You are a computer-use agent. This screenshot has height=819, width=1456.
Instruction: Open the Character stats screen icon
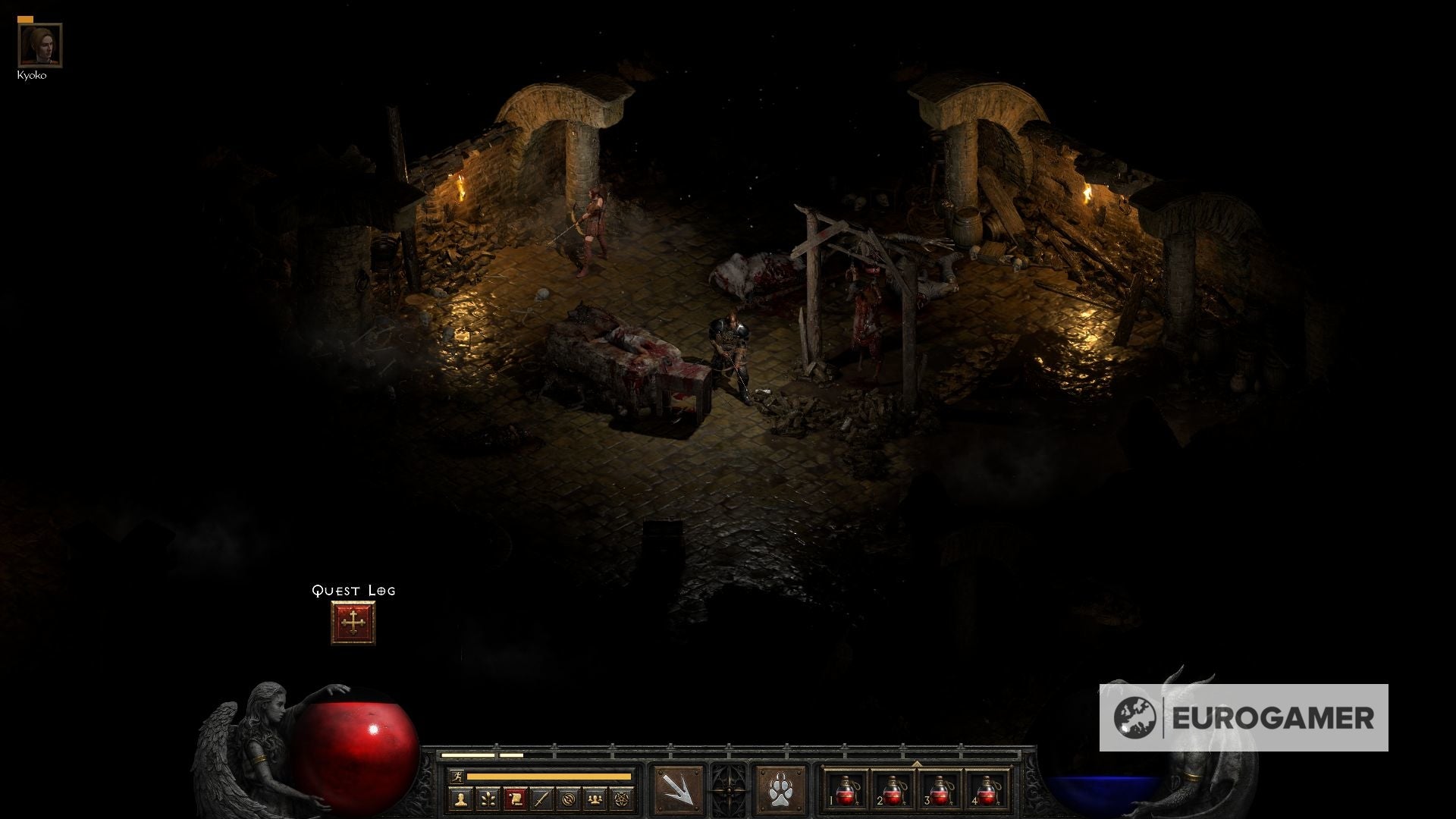(460, 798)
